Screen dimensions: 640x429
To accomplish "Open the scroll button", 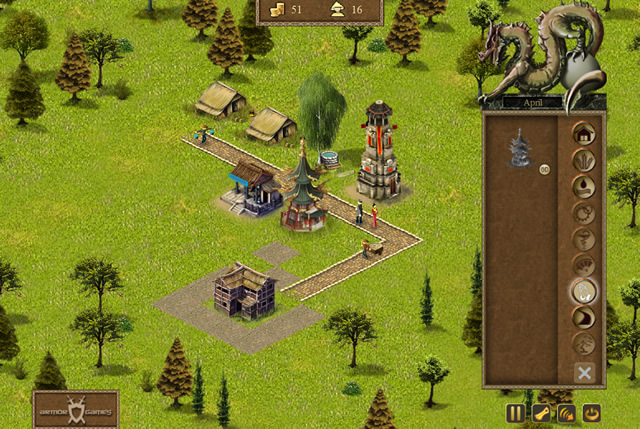I will pos(540,411).
